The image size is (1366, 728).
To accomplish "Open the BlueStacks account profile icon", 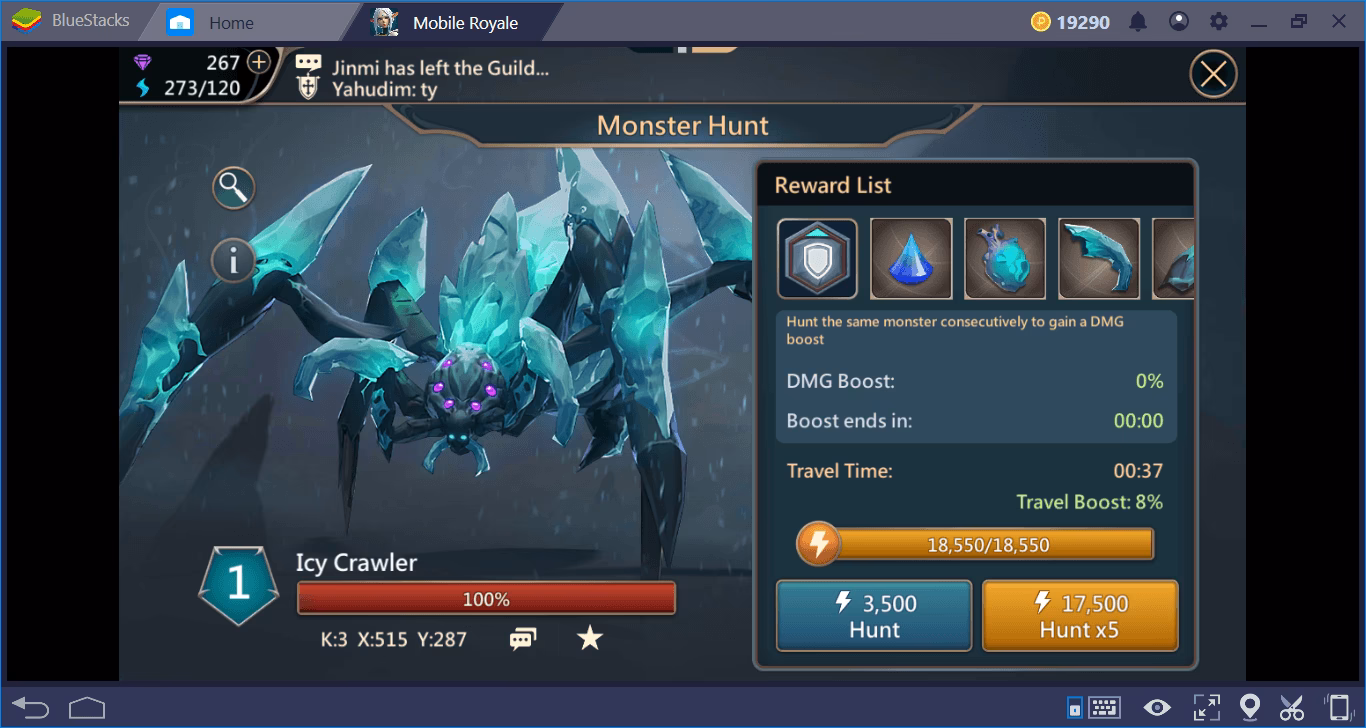I will tap(1179, 20).
